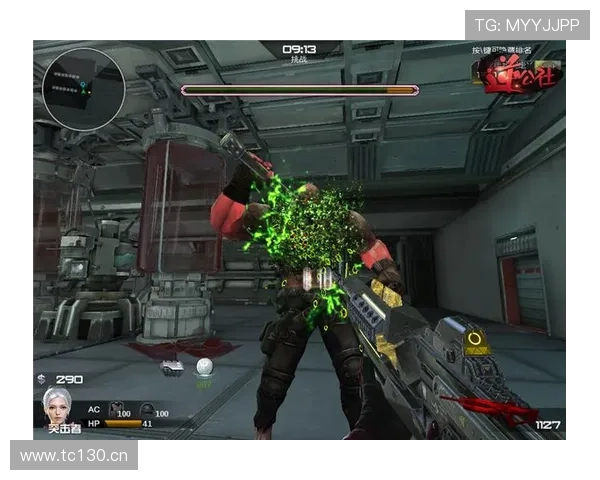600x480 pixels.
Task: Click the circular minimap radar
Action: click(x=83, y=89)
